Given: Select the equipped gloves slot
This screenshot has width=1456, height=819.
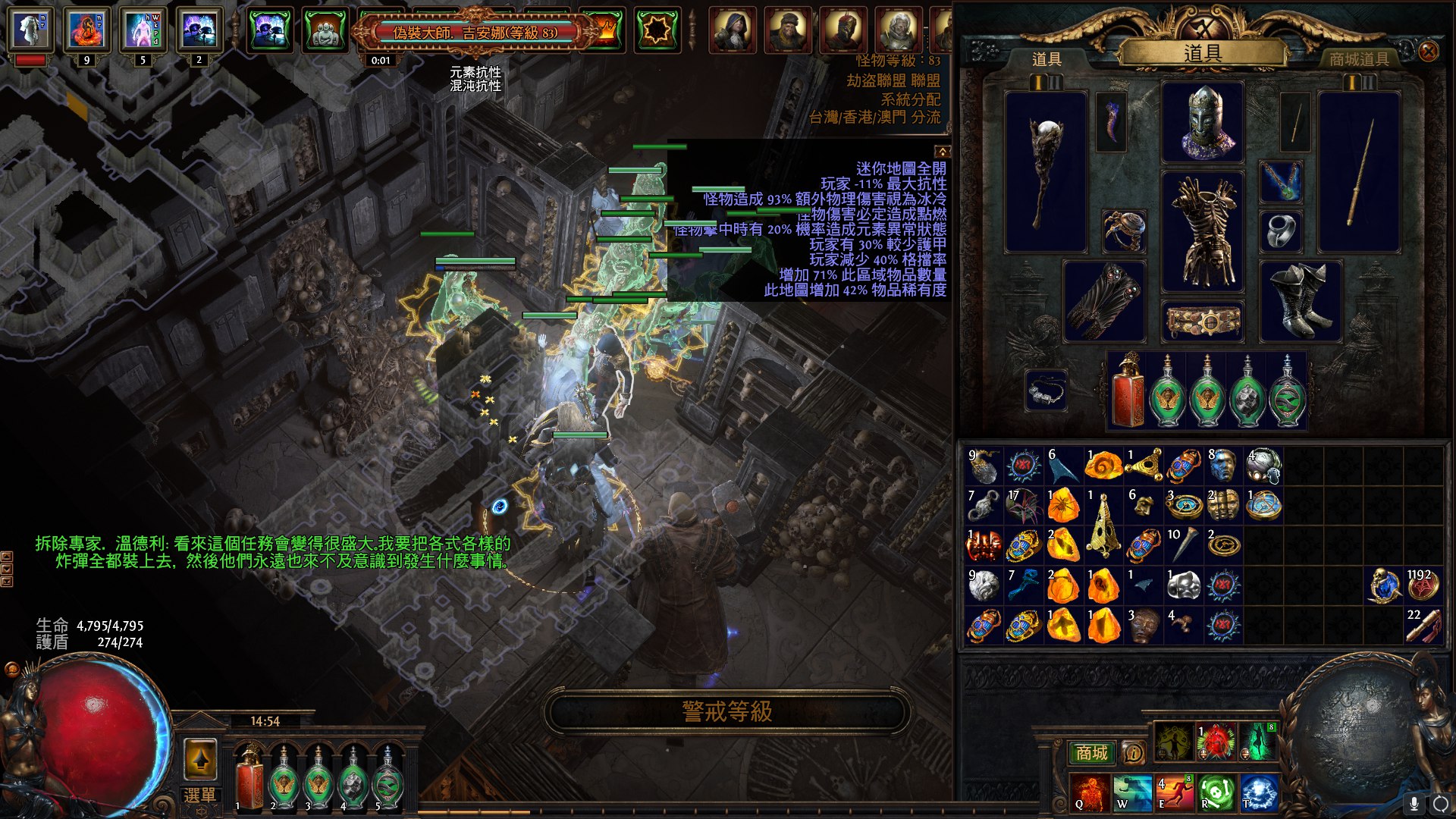Looking at the screenshot, I should 1104,301.
